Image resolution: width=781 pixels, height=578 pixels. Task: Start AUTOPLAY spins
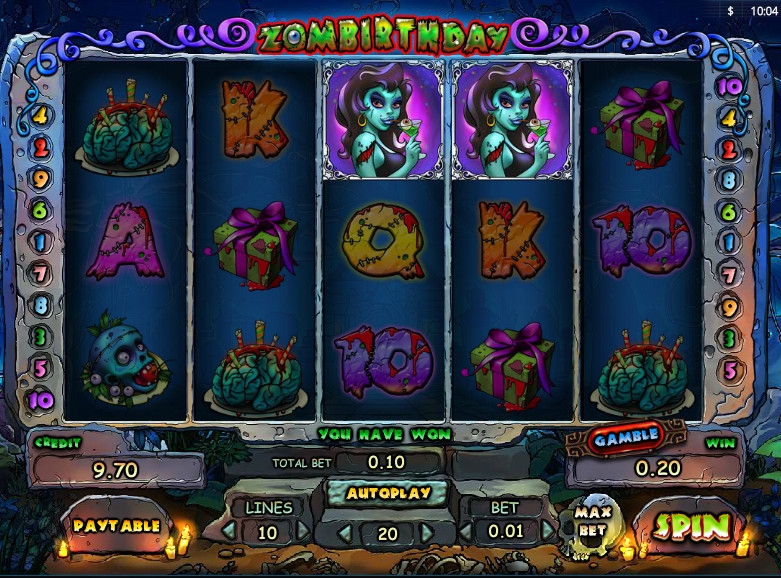point(388,493)
